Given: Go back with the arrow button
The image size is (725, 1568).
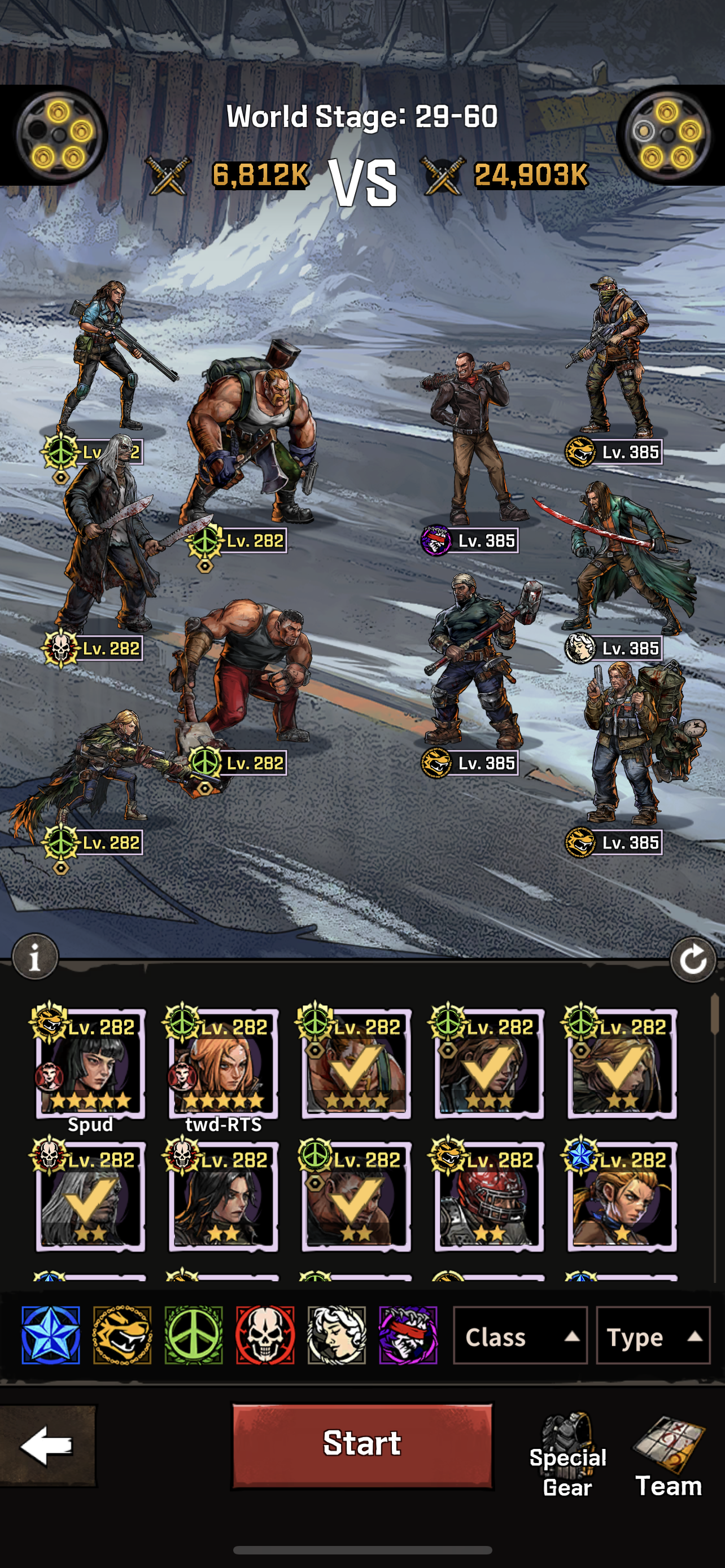Looking at the screenshot, I should coord(47,1445).
